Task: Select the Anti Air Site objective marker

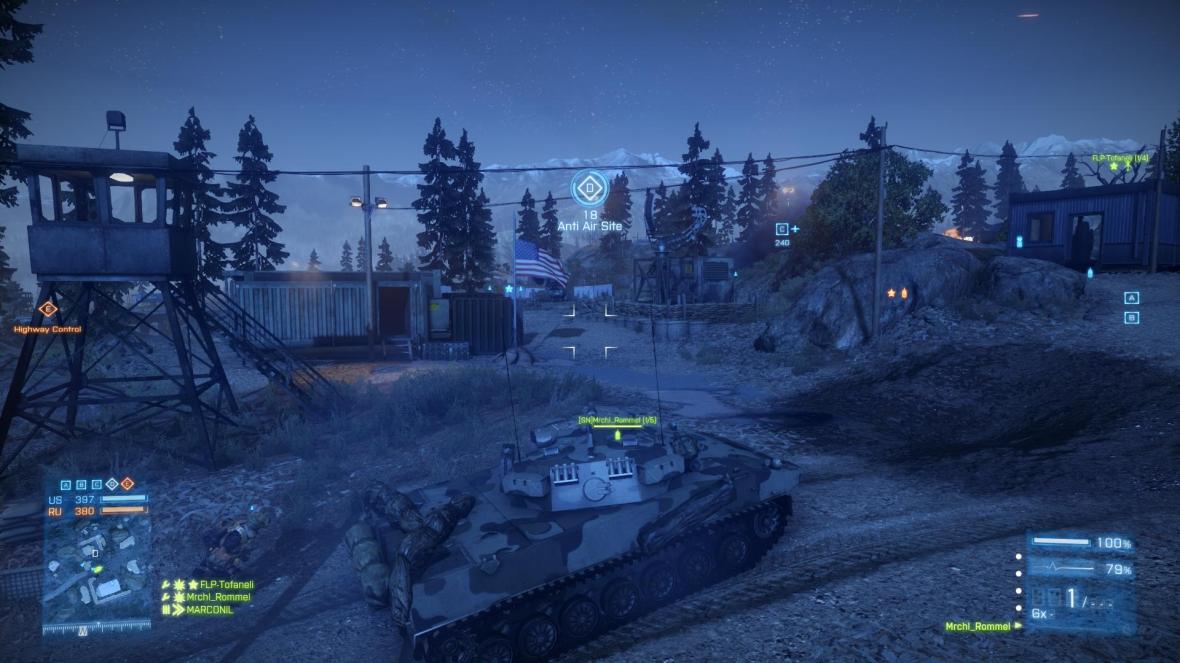Action: point(589,187)
